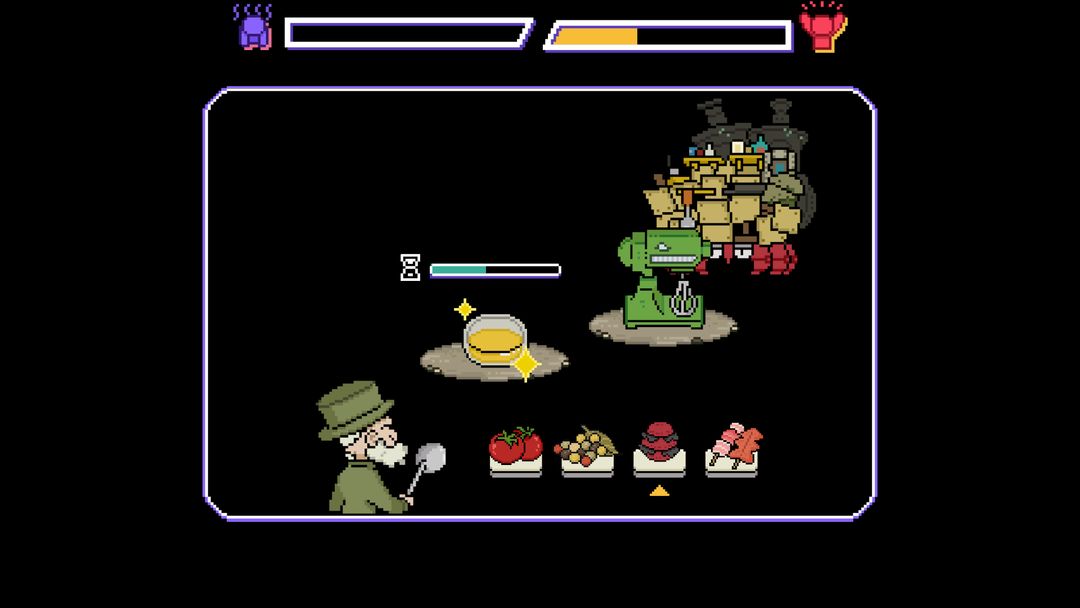1080x608 pixels.
Task: Select the meat skewers ingredient tray
Action: point(732,449)
